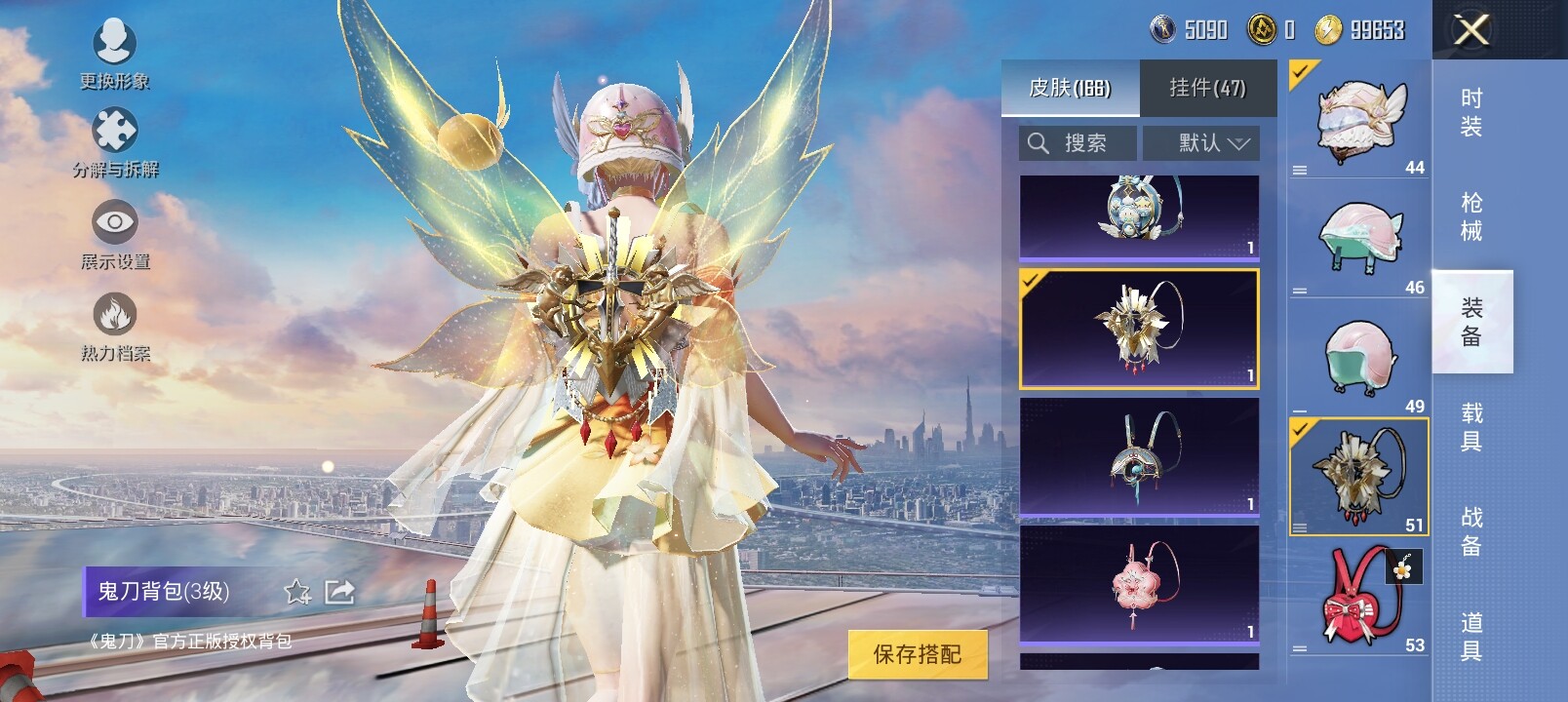1568x702 pixels.
Task: Save outfit with 保存搭配 button
Action: pos(917,653)
